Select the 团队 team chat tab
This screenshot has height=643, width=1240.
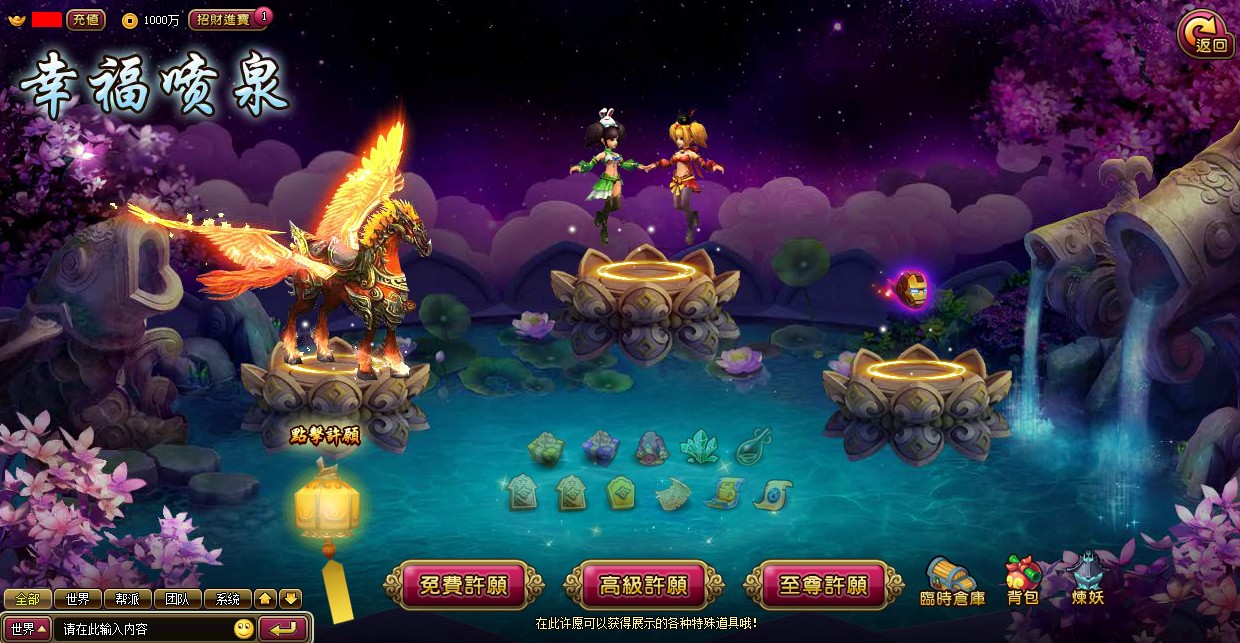tap(178, 599)
